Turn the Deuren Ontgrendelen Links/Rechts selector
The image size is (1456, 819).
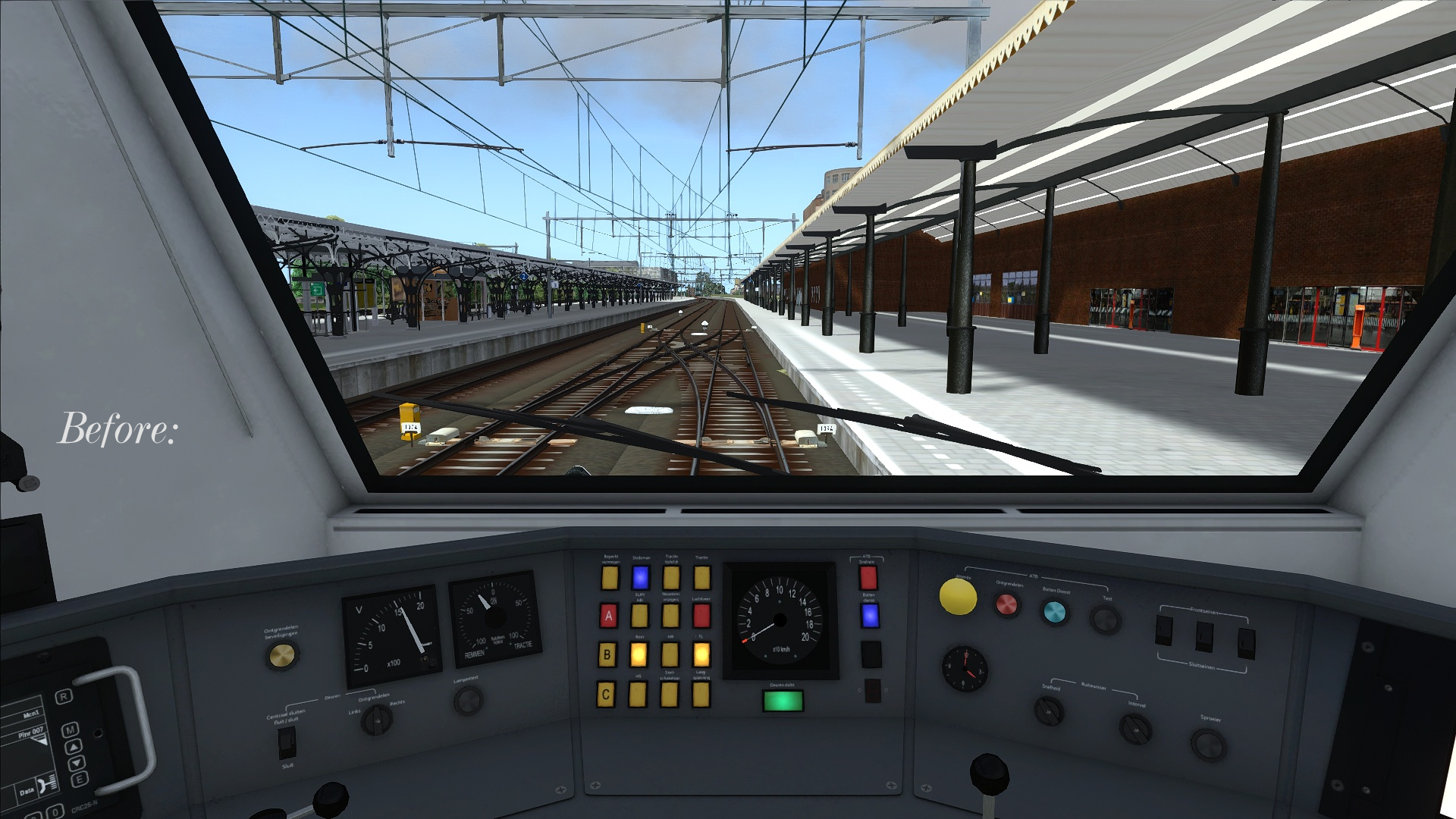[375, 719]
